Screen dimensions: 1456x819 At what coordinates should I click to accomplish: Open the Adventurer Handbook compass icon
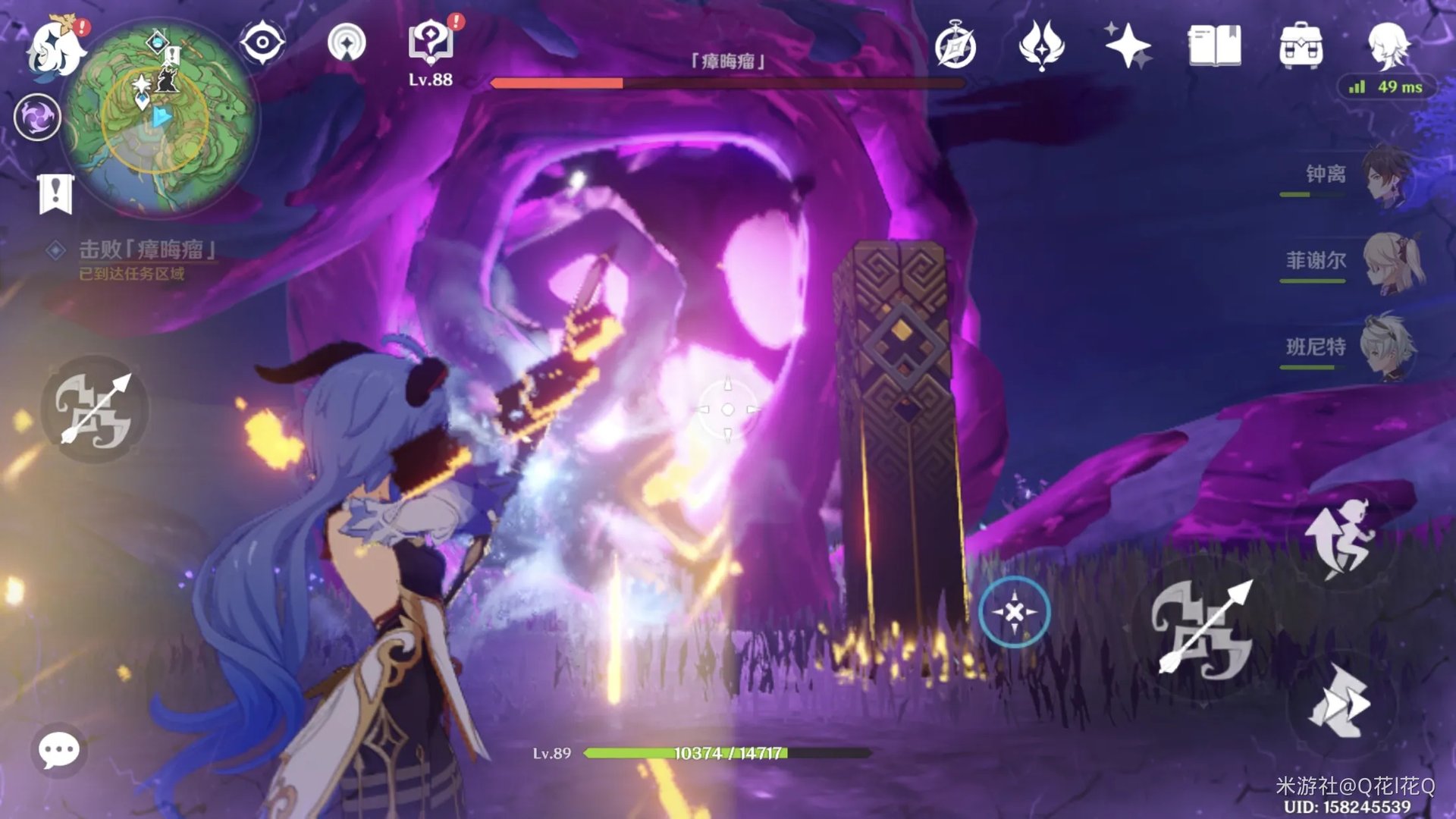(x=955, y=45)
